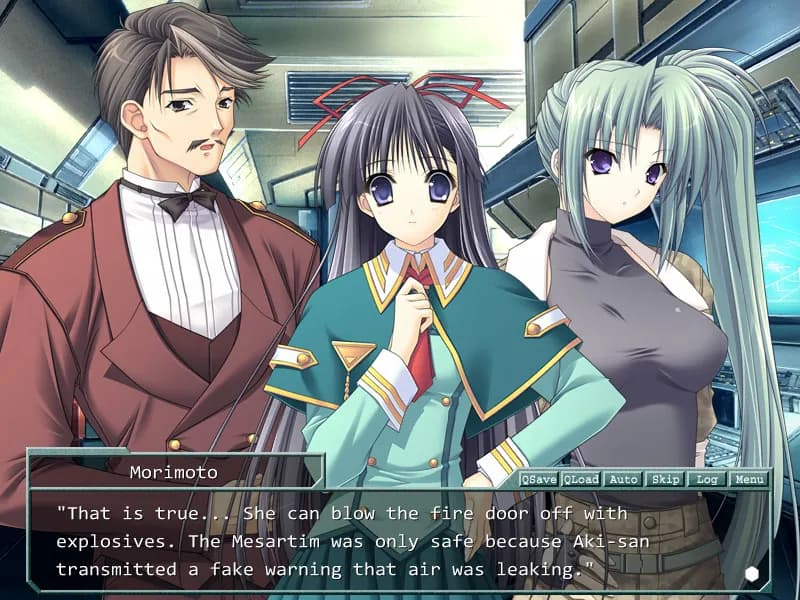Quick load with the QLoad button
The height and width of the screenshot is (600, 800).
pyautogui.click(x=581, y=479)
